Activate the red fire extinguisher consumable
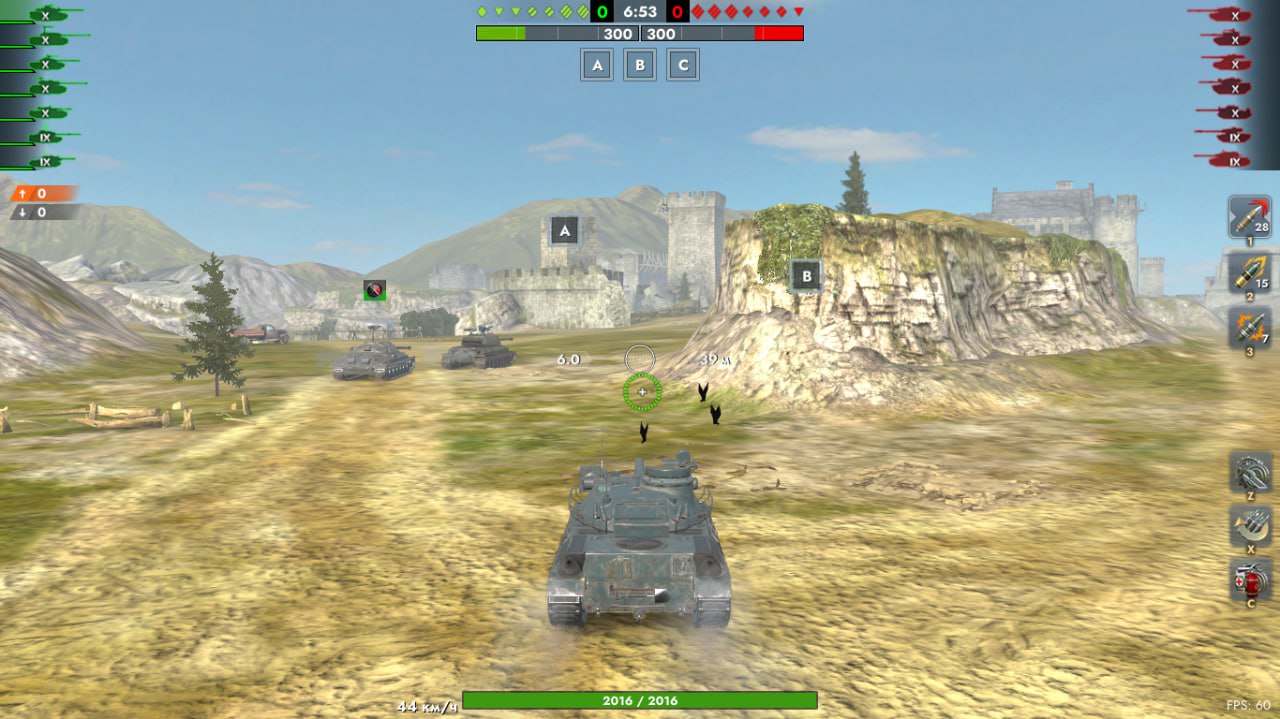This screenshot has width=1280, height=719. [1250, 579]
